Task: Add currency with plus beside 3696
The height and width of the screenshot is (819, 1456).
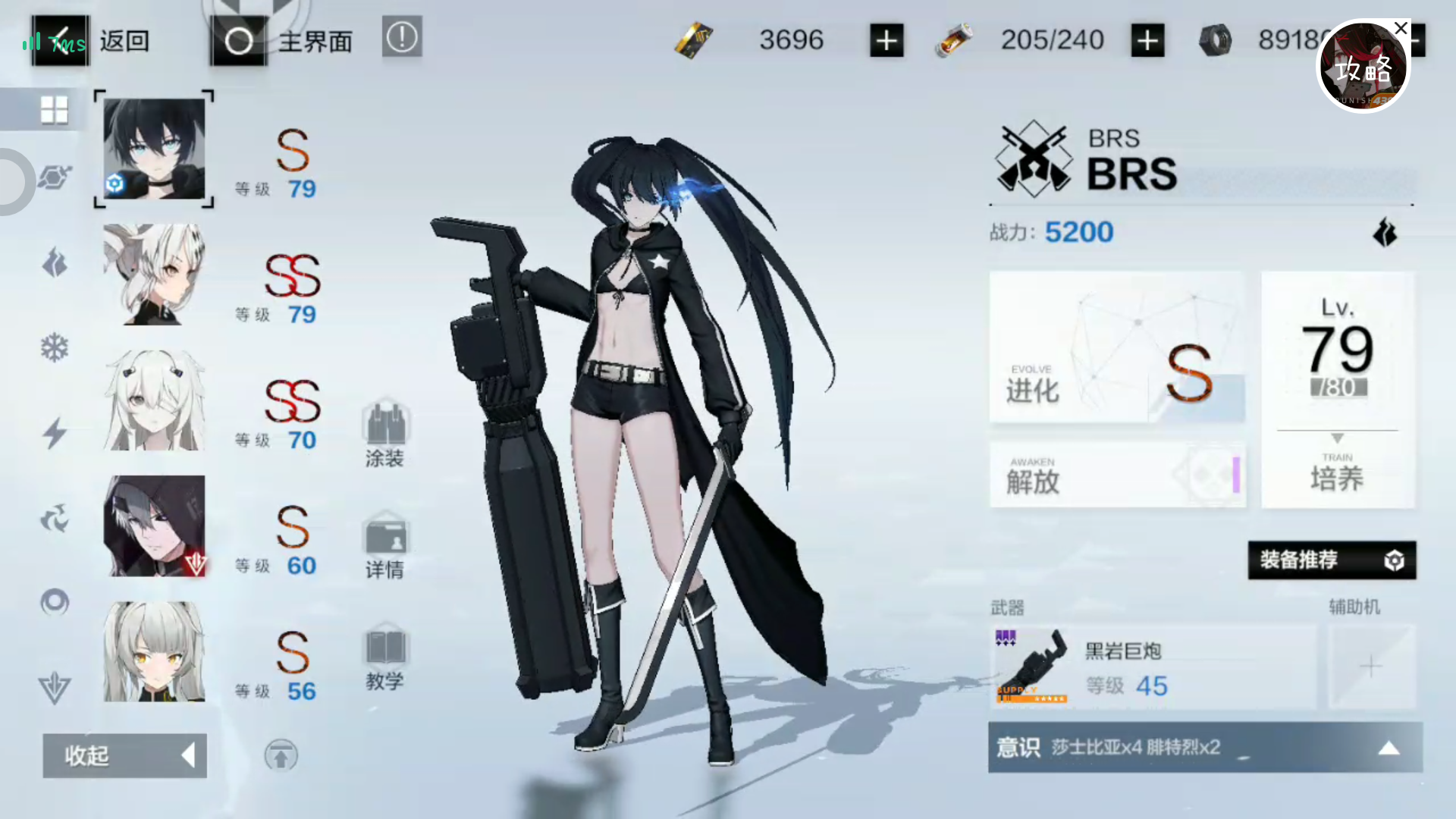Action: [x=886, y=40]
